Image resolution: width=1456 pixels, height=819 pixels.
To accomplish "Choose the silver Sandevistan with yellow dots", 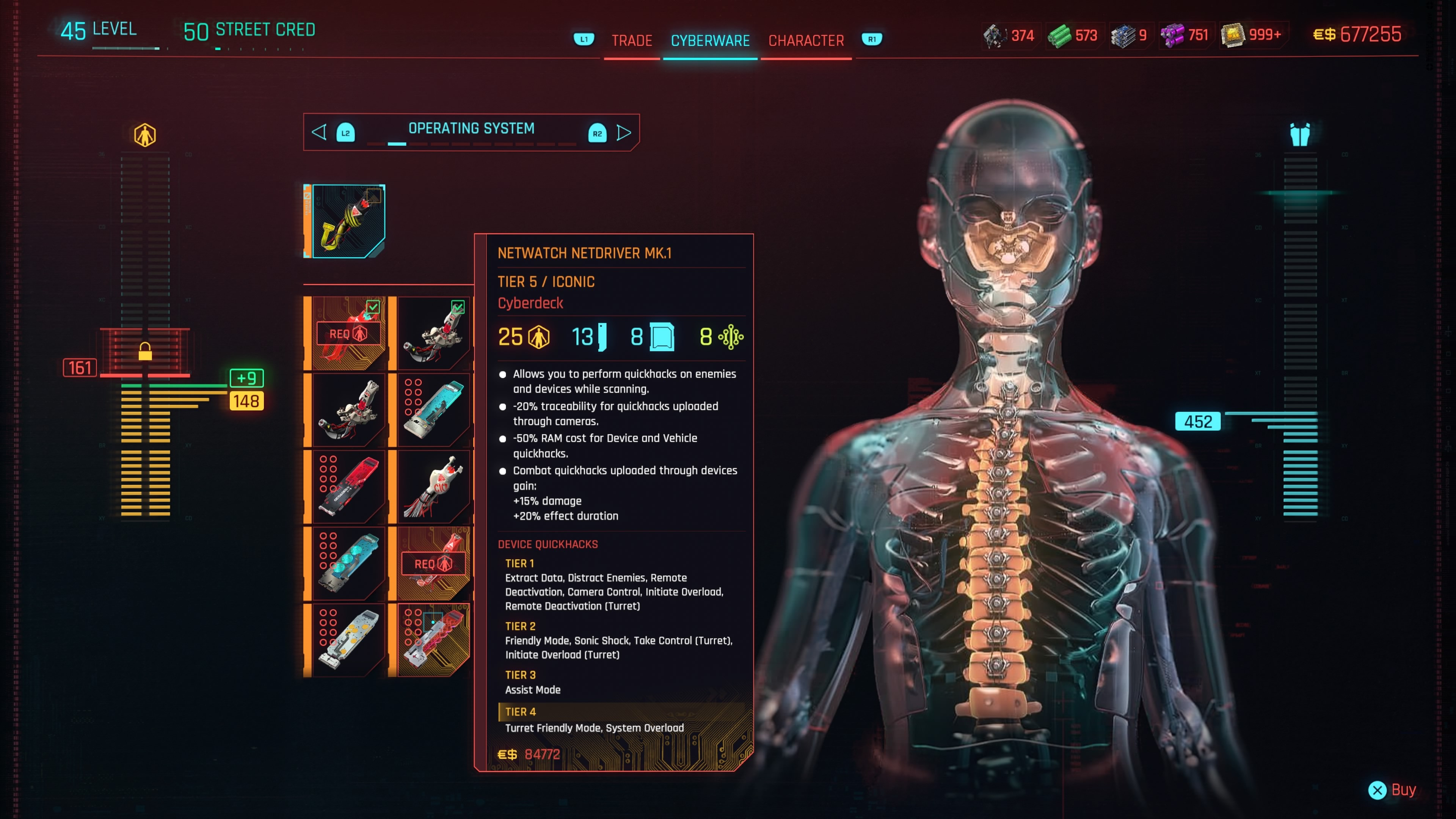I will pyautogui.click(x=348, y=640).
